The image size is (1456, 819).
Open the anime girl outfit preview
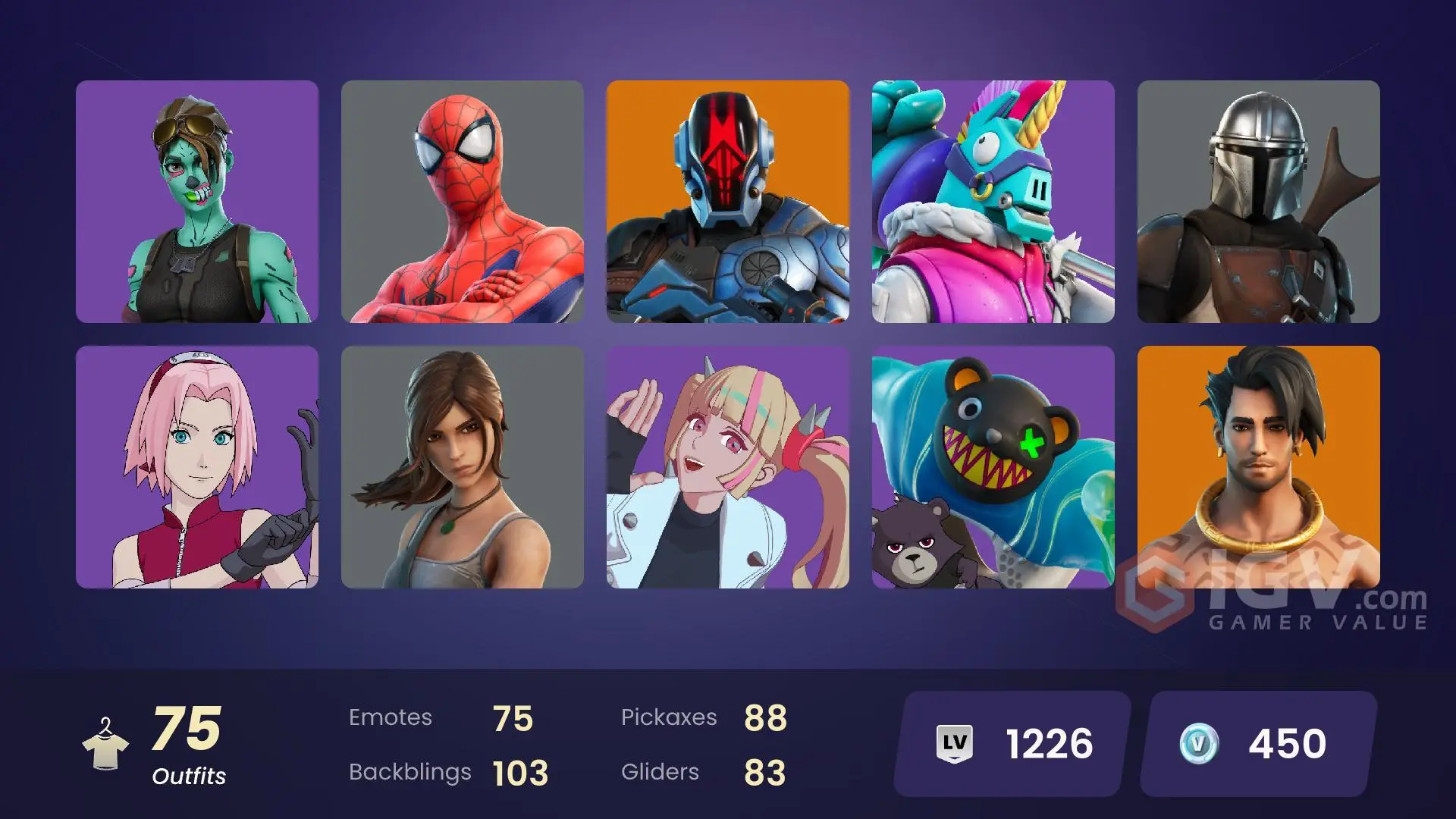(x=729, y=468)
